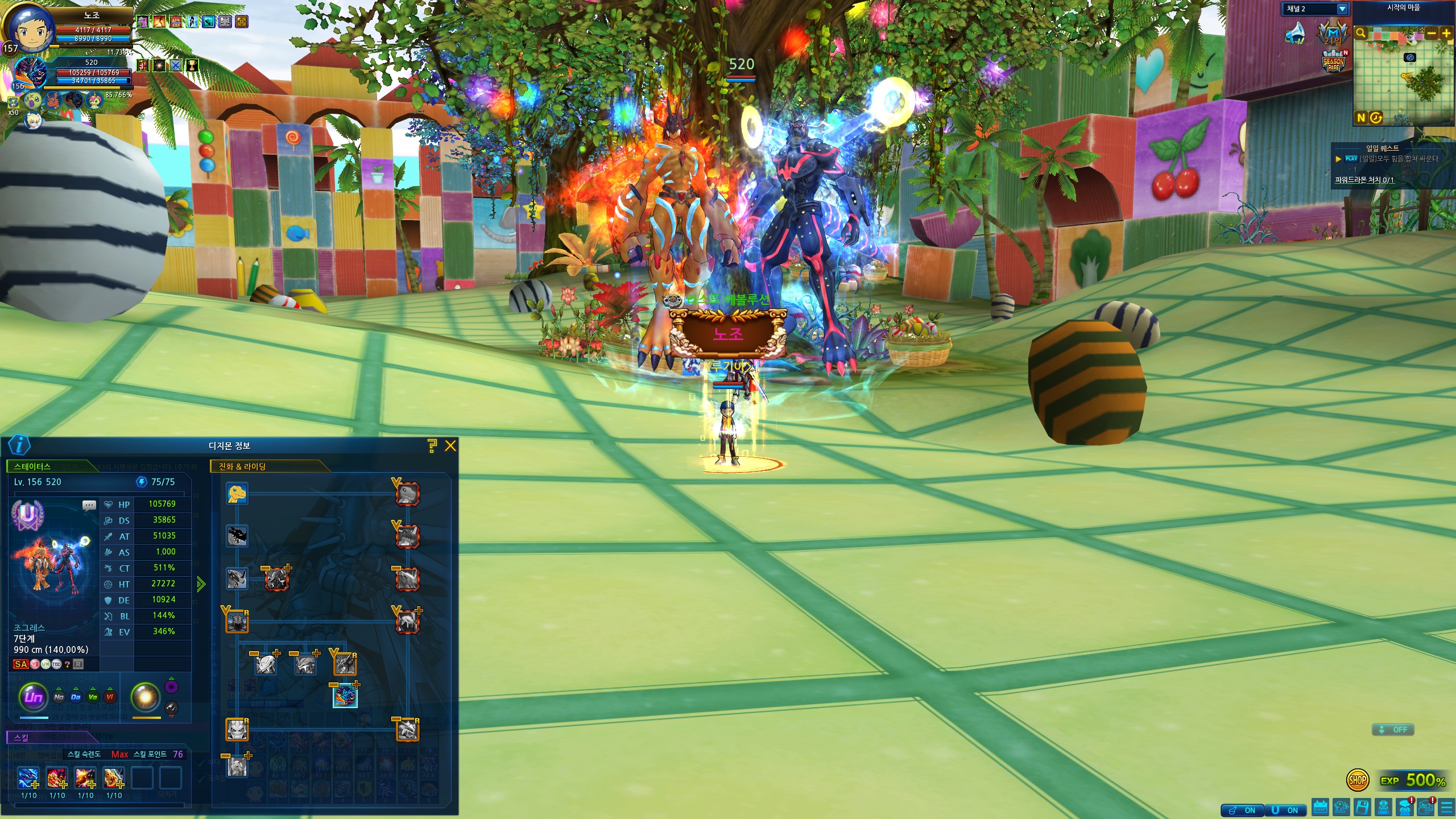The height and width of the screenshot is (819, 1456).
Task: Select the highlighted colorful evolution slot
Action: pos(345,696)
